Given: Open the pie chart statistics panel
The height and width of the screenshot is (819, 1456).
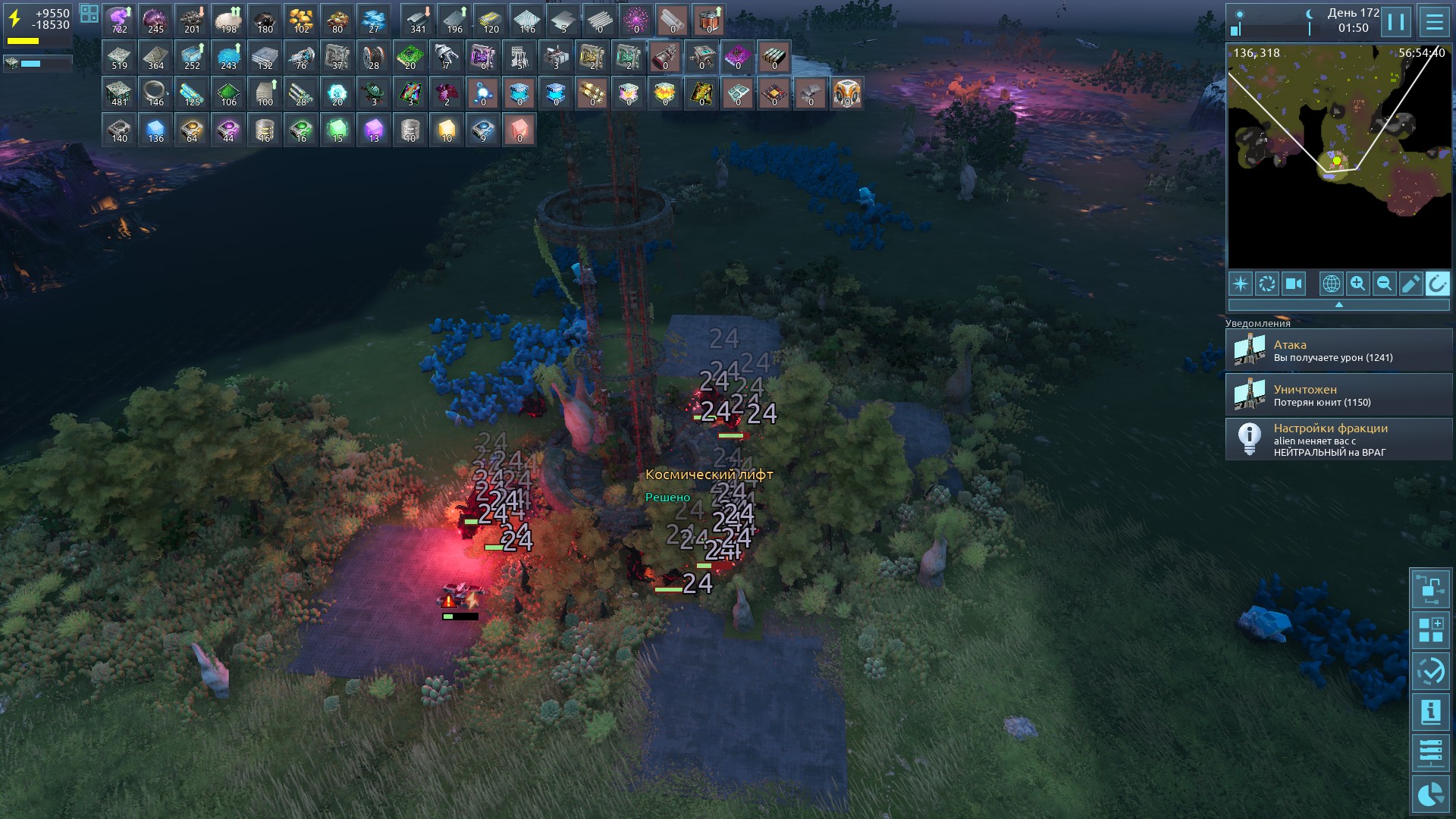Looking at the screenshot, I should pyautogui.click(x=1430, y=794).
